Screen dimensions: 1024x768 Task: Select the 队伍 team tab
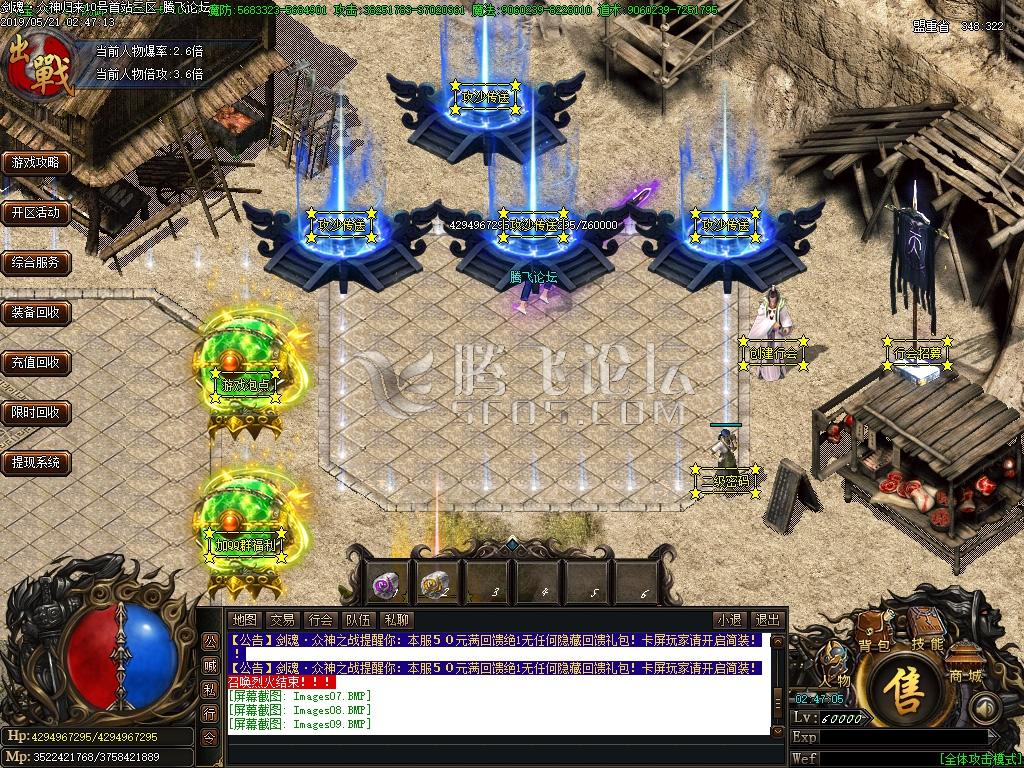point(359,620)
